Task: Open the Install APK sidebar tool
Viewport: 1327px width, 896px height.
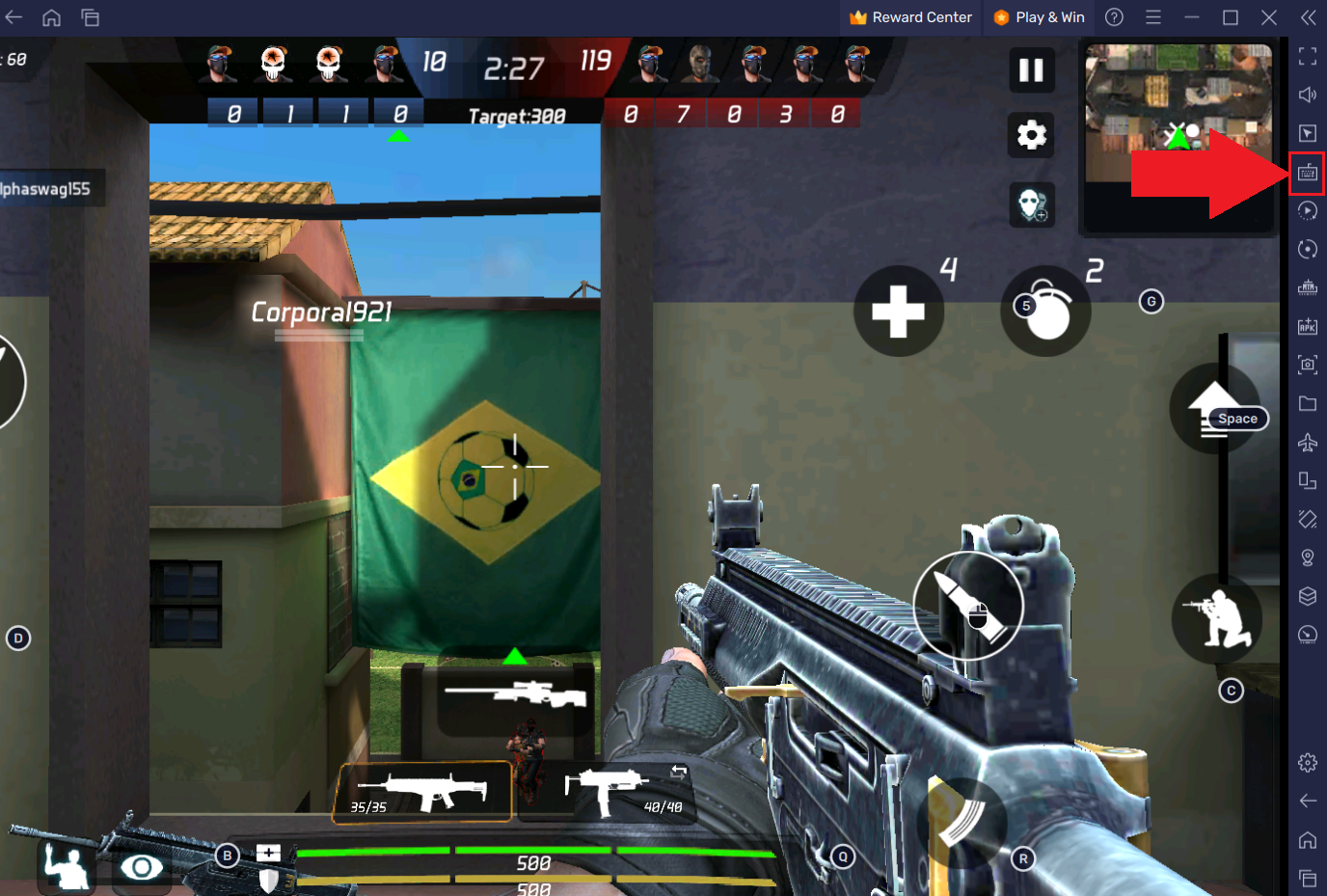Action: tap(1308, 327)
